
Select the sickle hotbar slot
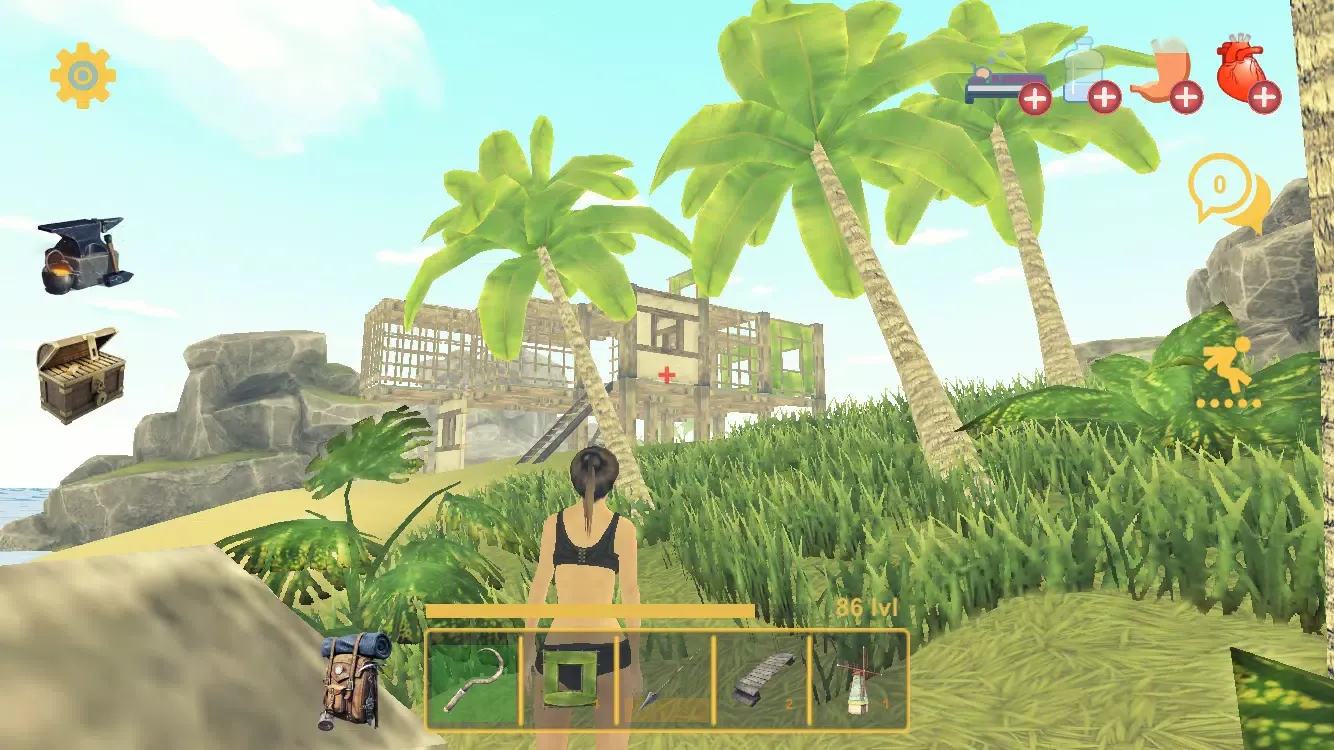tap(473, 679)
